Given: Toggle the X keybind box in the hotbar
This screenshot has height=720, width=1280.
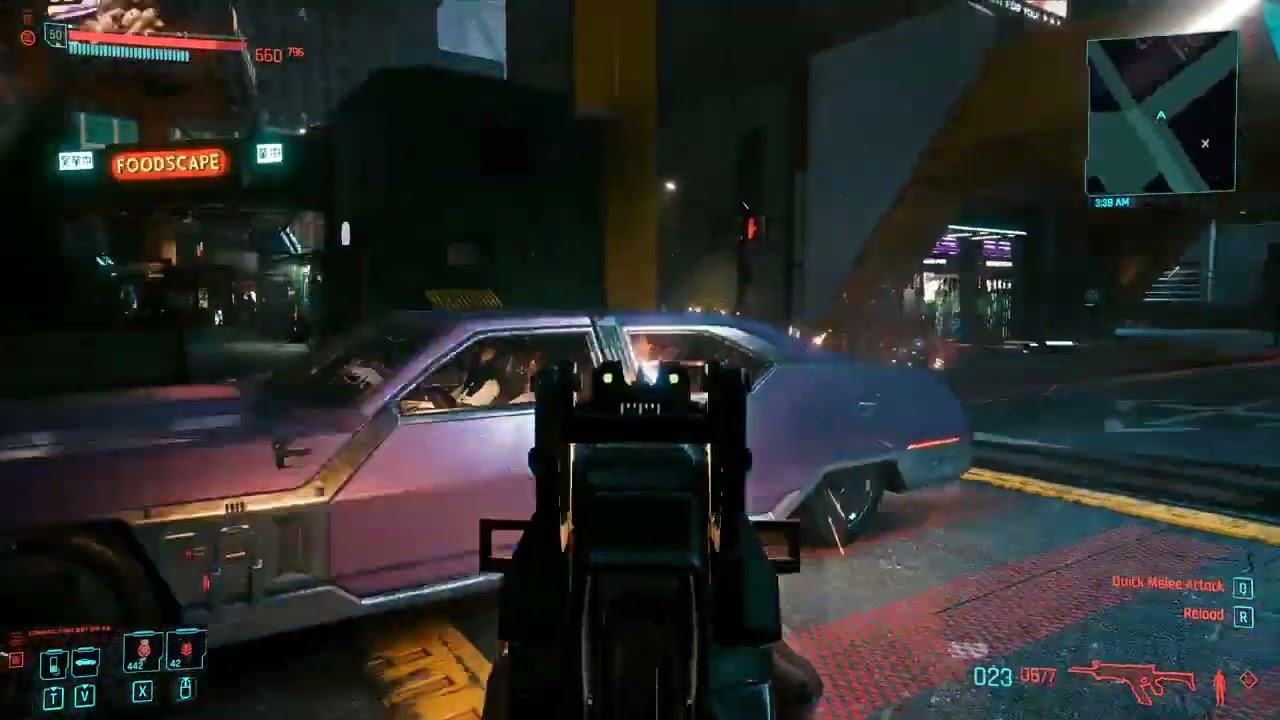Looking at the screenshot, I should [x=142, y=690].
